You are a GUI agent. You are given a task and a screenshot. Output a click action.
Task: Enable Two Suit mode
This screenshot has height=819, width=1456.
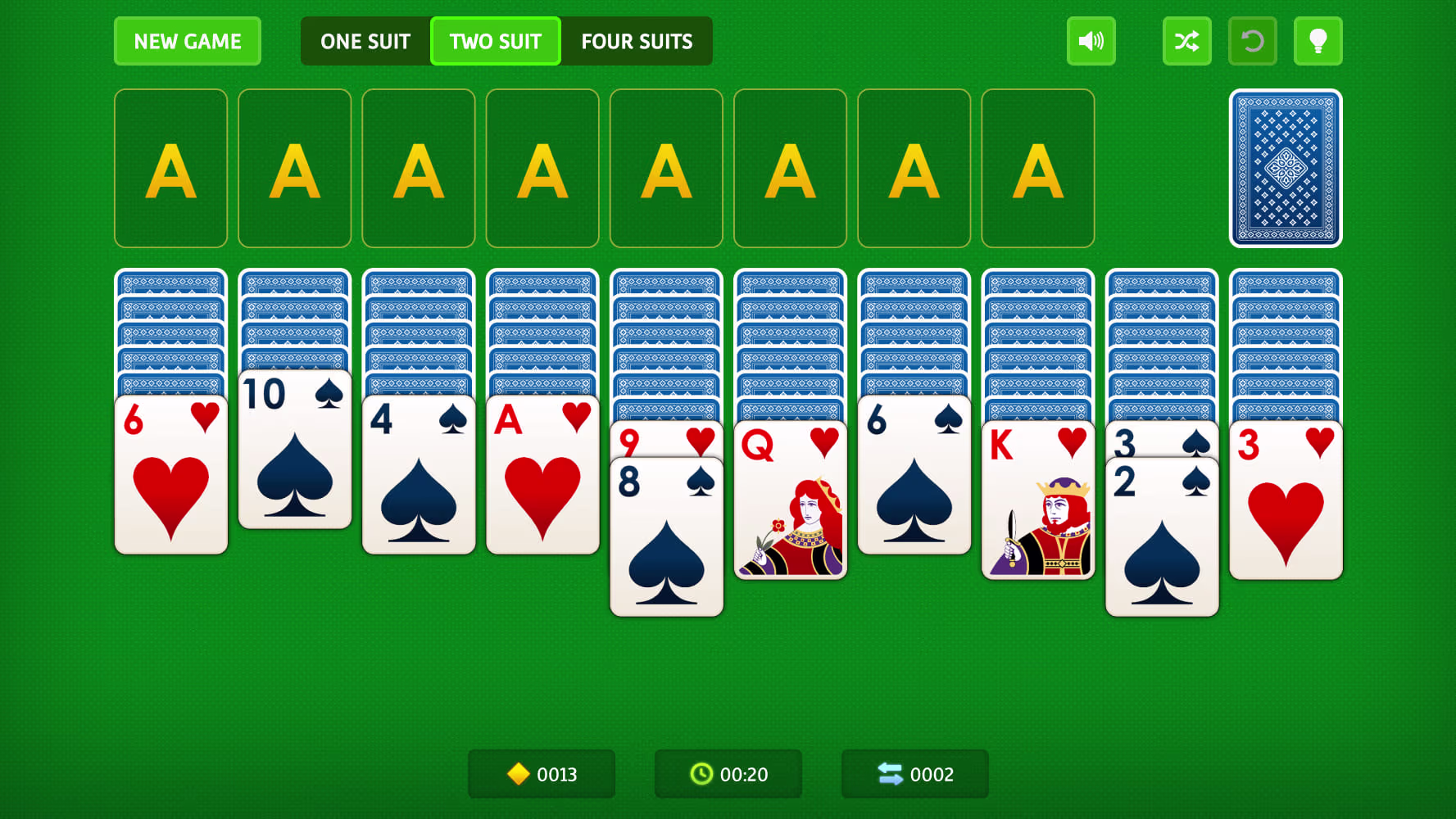495,41
